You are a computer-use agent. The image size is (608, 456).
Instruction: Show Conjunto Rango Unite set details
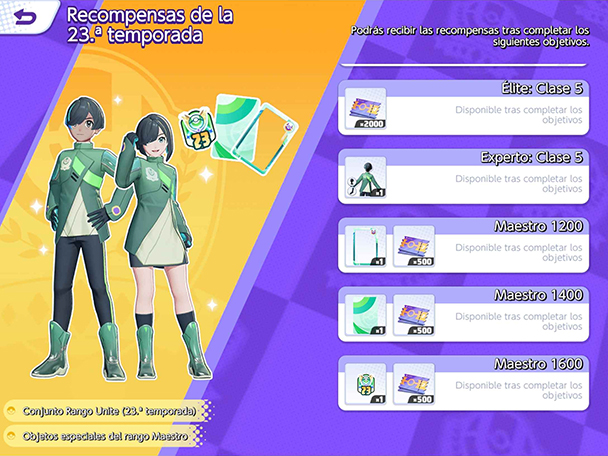tap(105, 411)
